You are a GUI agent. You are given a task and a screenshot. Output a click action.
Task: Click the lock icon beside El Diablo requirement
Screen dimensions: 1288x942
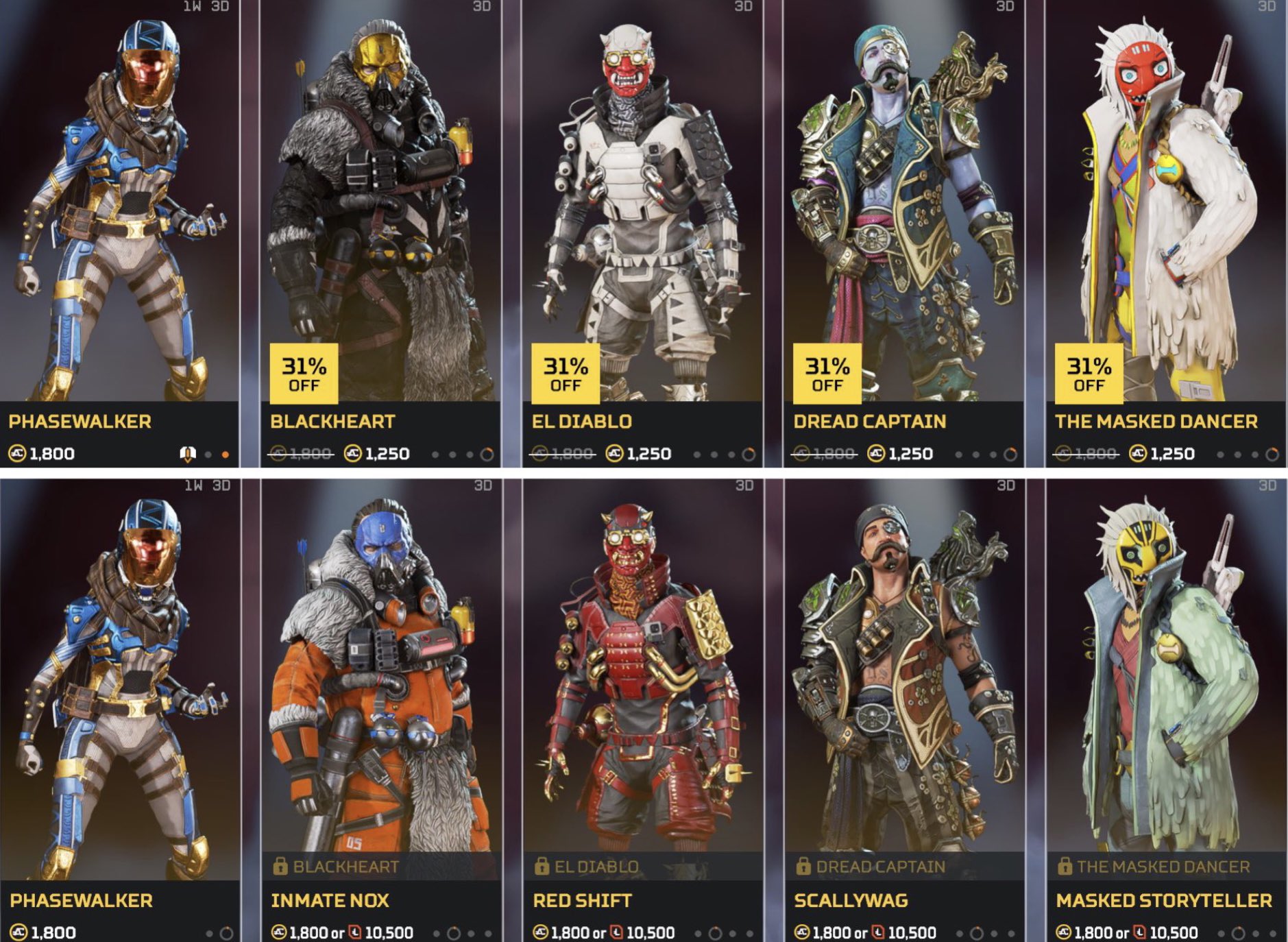(x=542, y=867)
